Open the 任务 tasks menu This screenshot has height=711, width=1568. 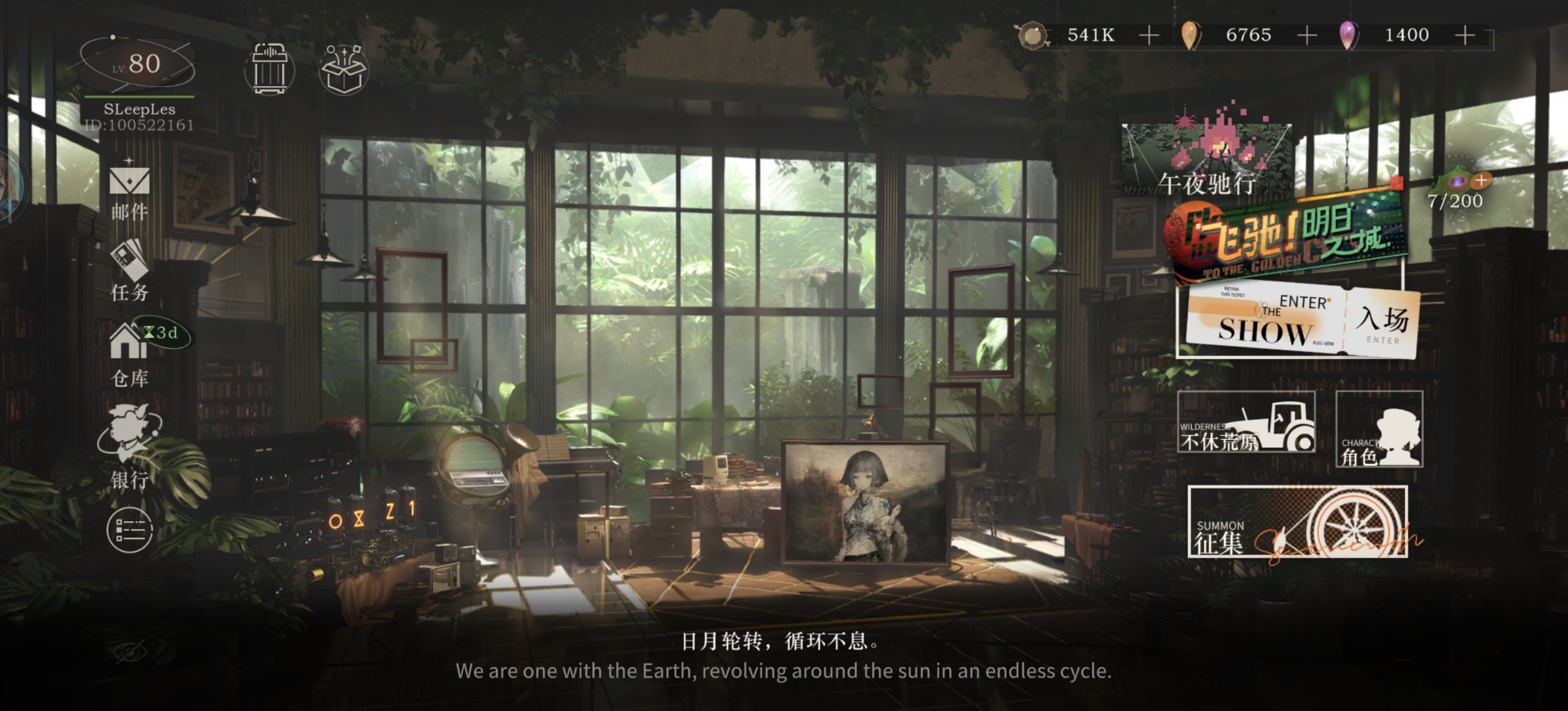point(129,271)
